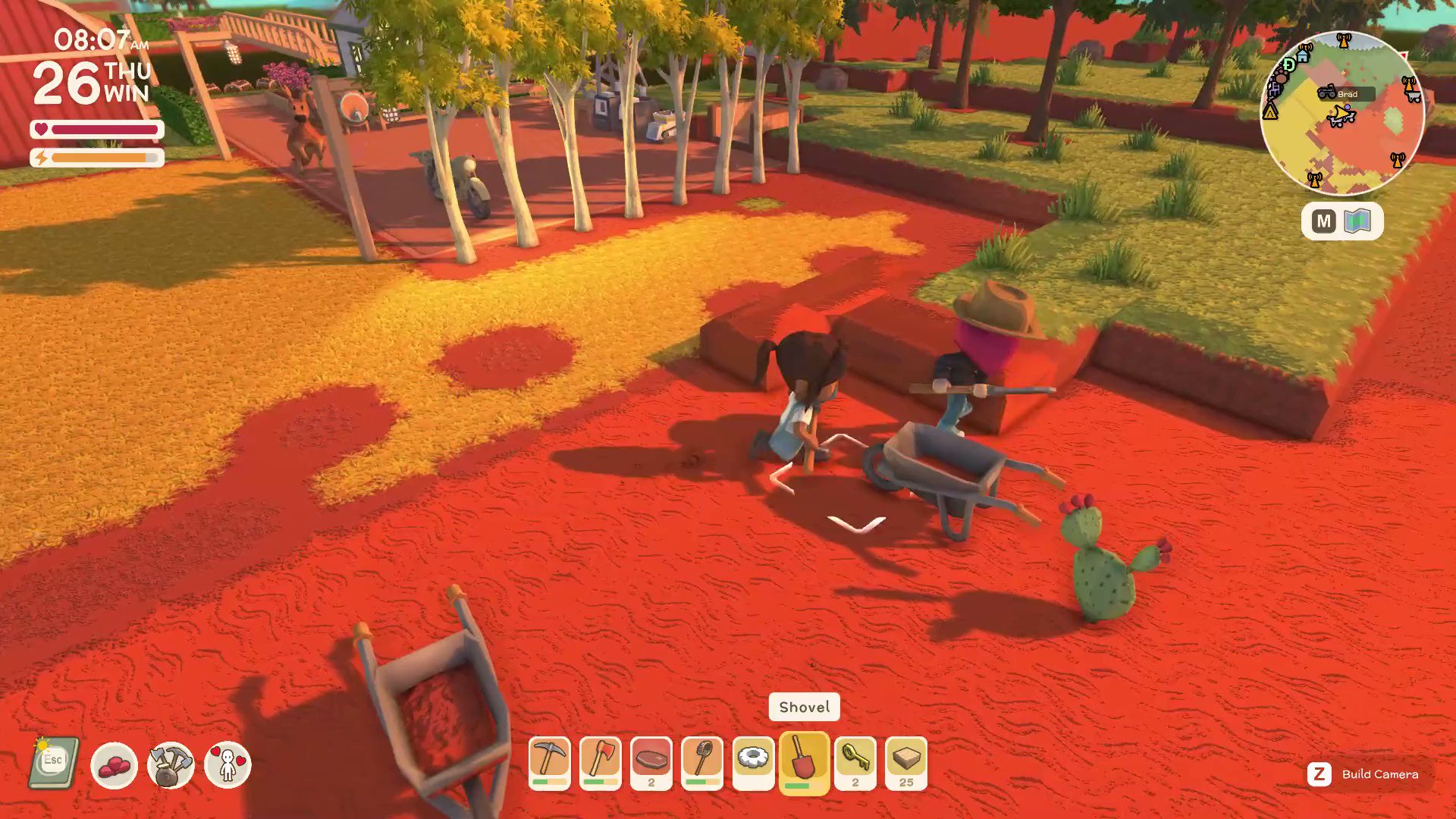Open the tool bag crafting menu icon
Image resolution: width=1456 pixels, height=819 pixels.
(x=171, y=765)
